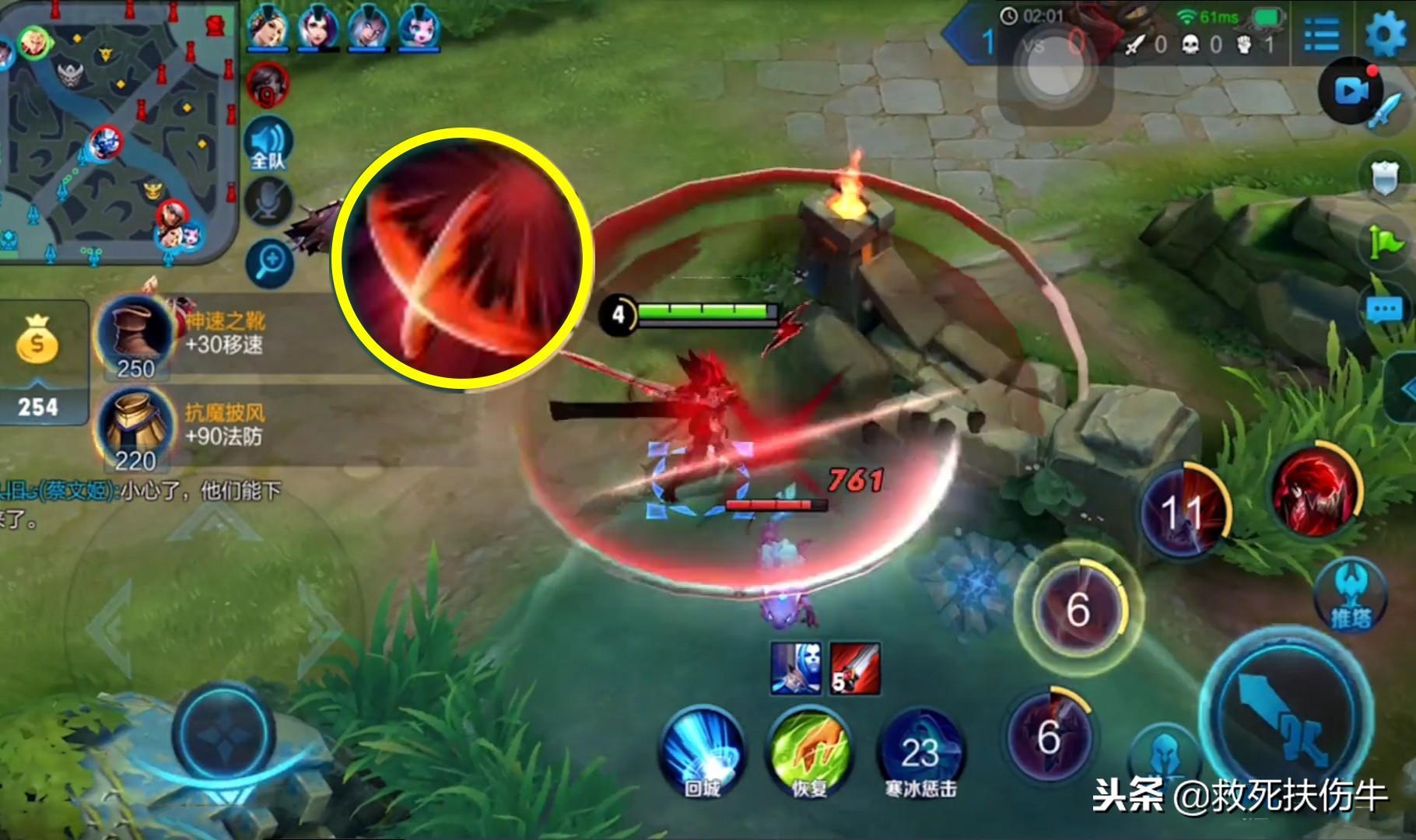The height and width of the screenshot is (840, 1416).
Task: Tap the minimap
Action: pos(117,132)
